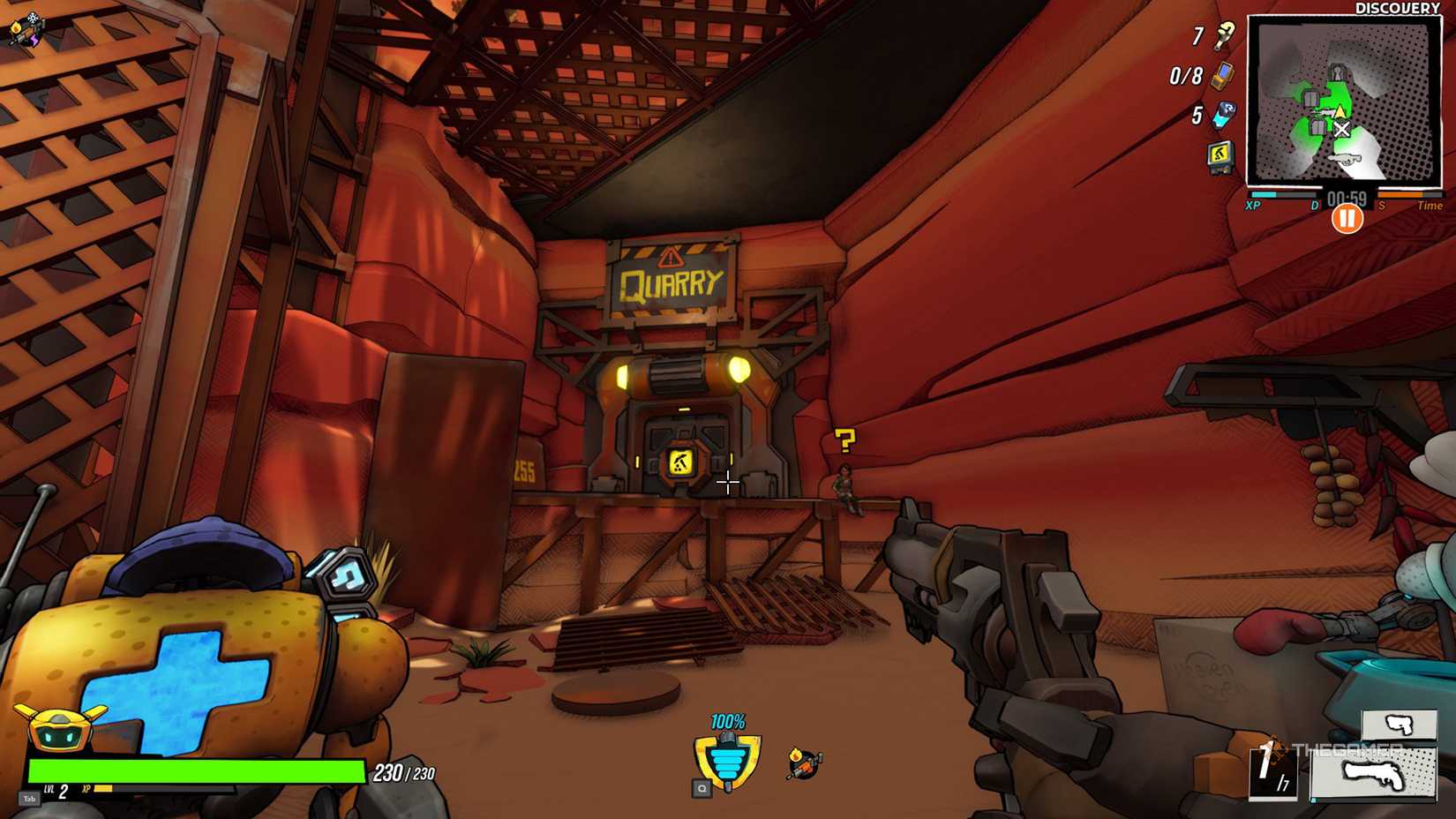Click the player arrow marker on the minimap
1456x819 pixels.
tap(1340, 111)
